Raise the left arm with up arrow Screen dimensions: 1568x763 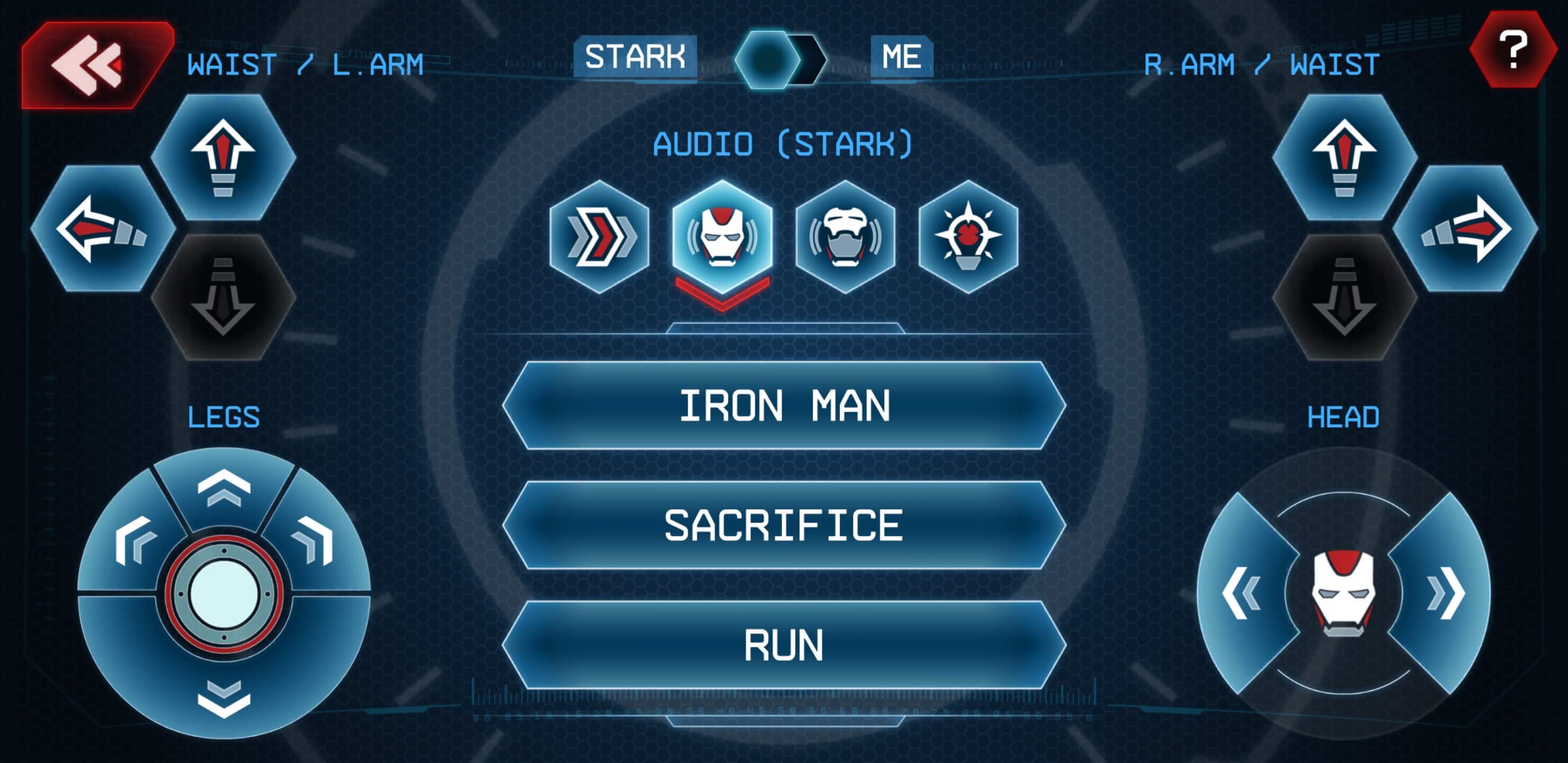click(x=224, y=156)
